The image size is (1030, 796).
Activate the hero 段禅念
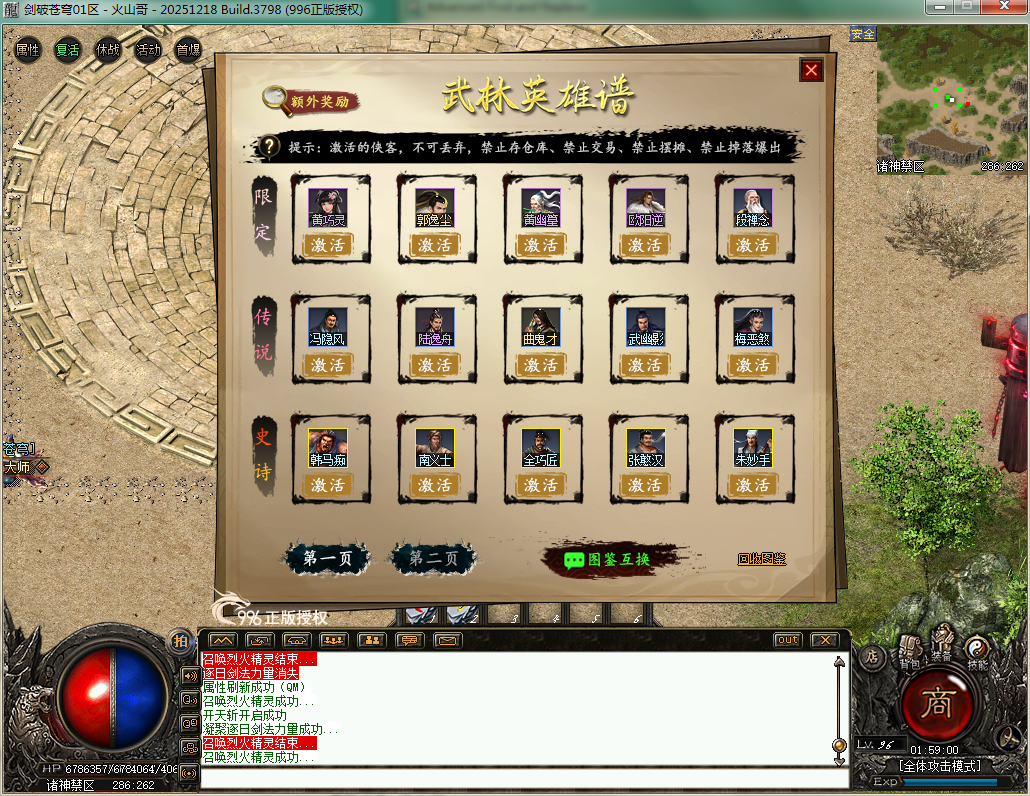tap(753, 245)
